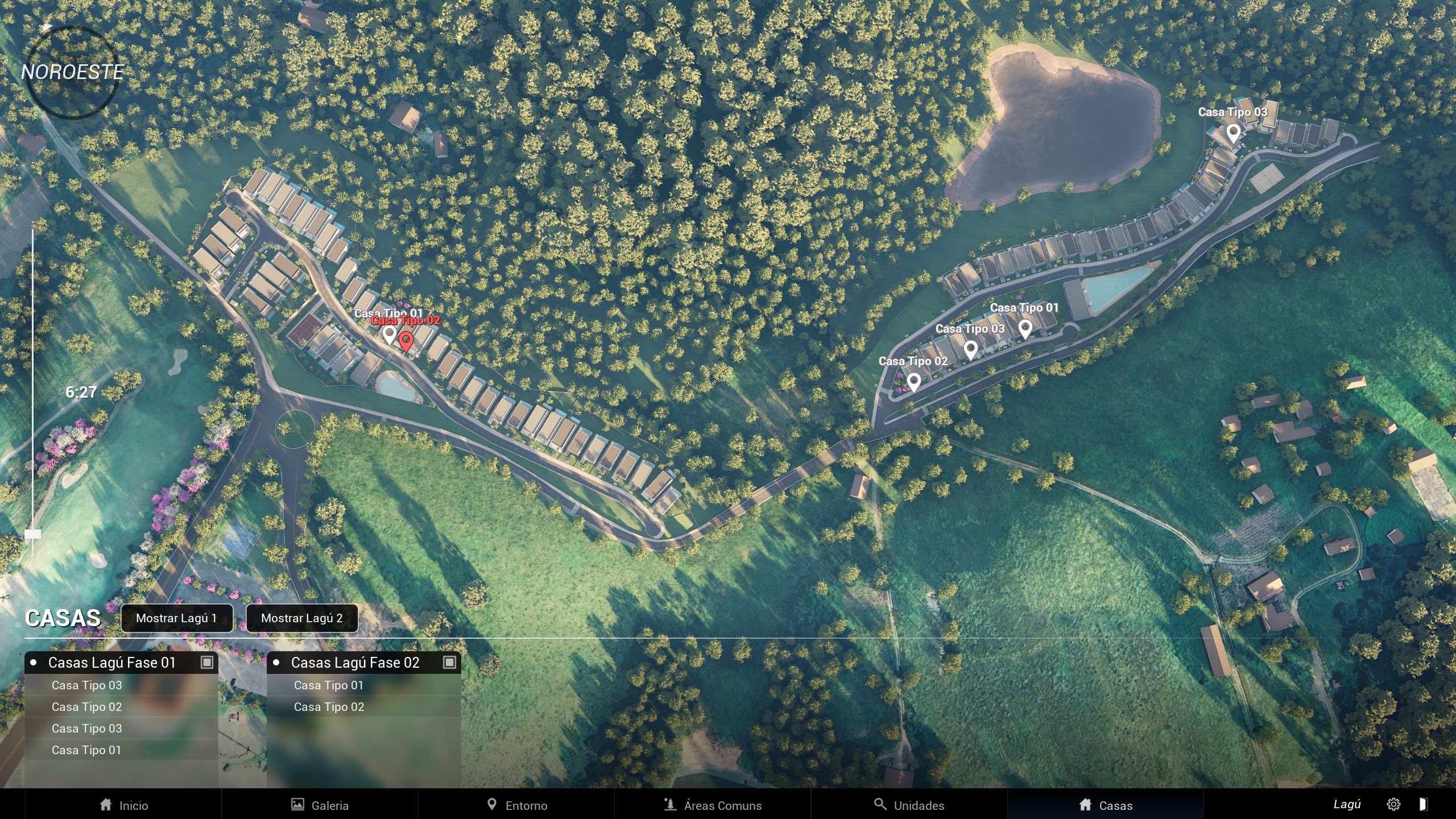Open settings with the gear icon
This screenshot has width=1456, height=819.
pos(1393,804)
